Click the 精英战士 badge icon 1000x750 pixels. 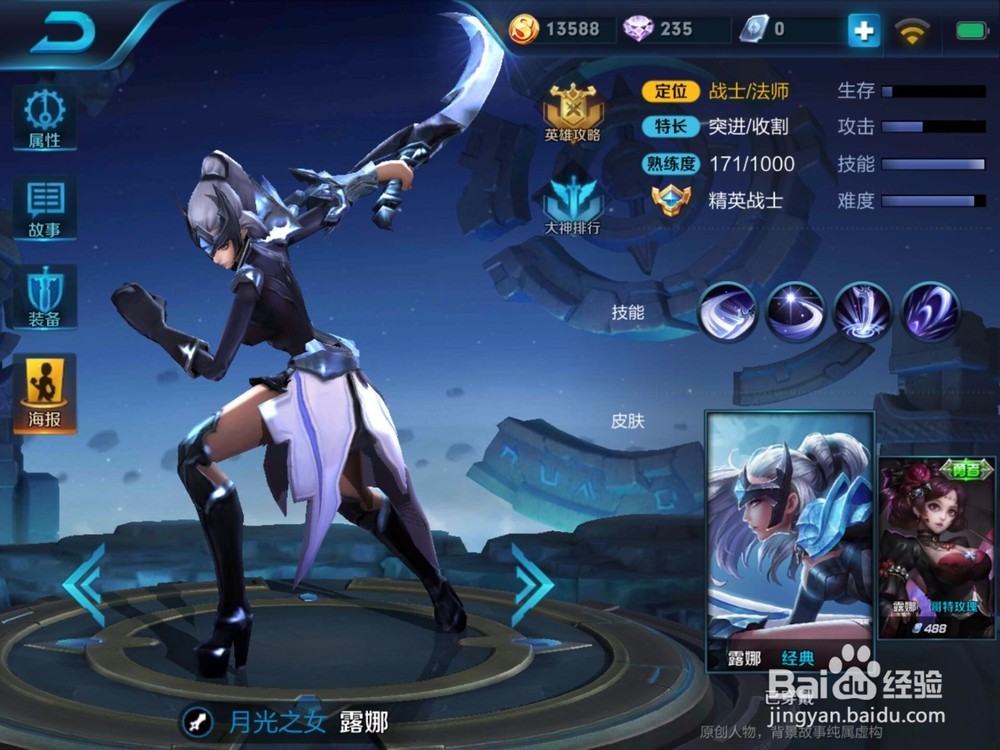670,200
